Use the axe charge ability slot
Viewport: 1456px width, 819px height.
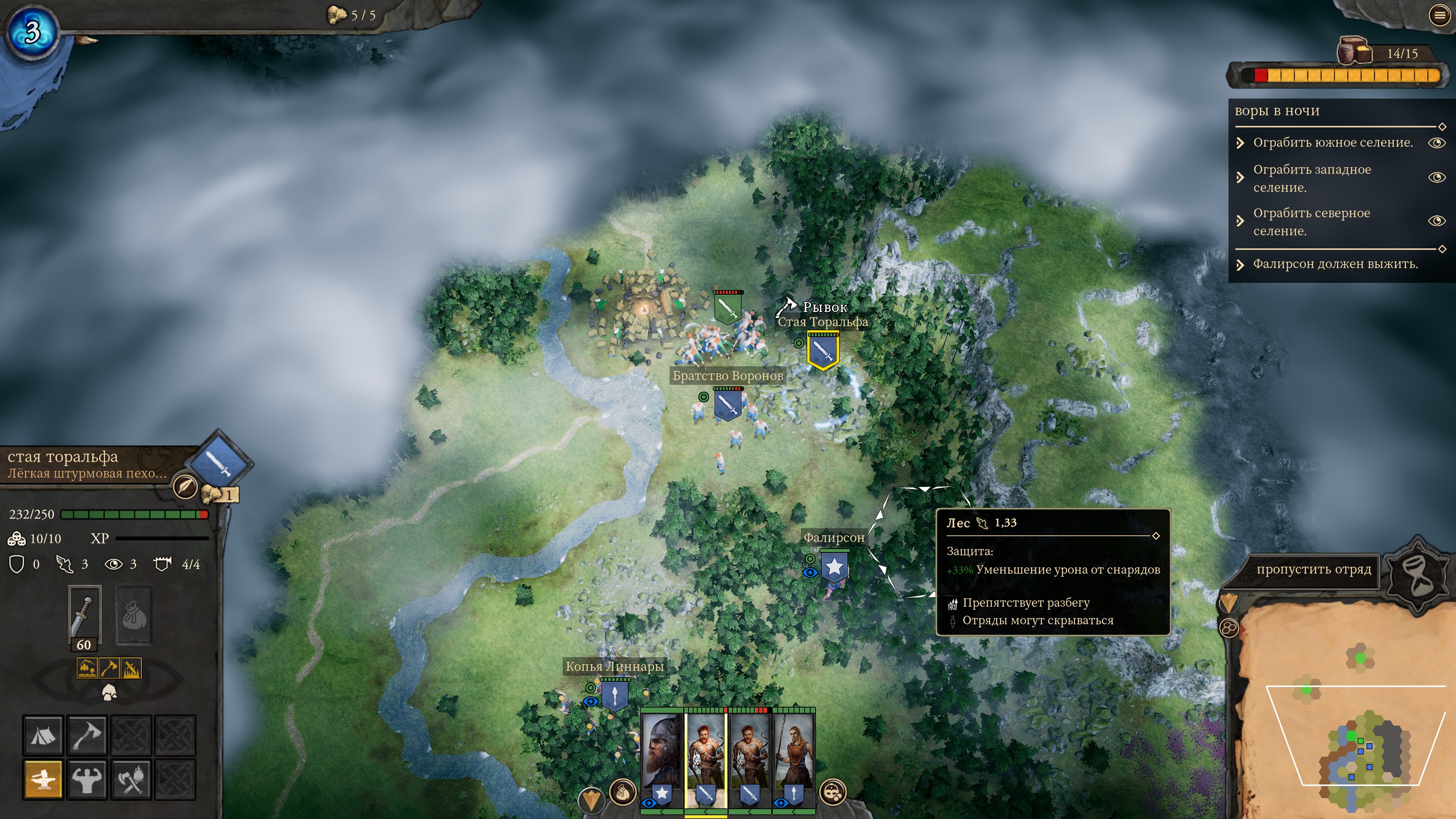pyautogui.click(x=87, y=735)
